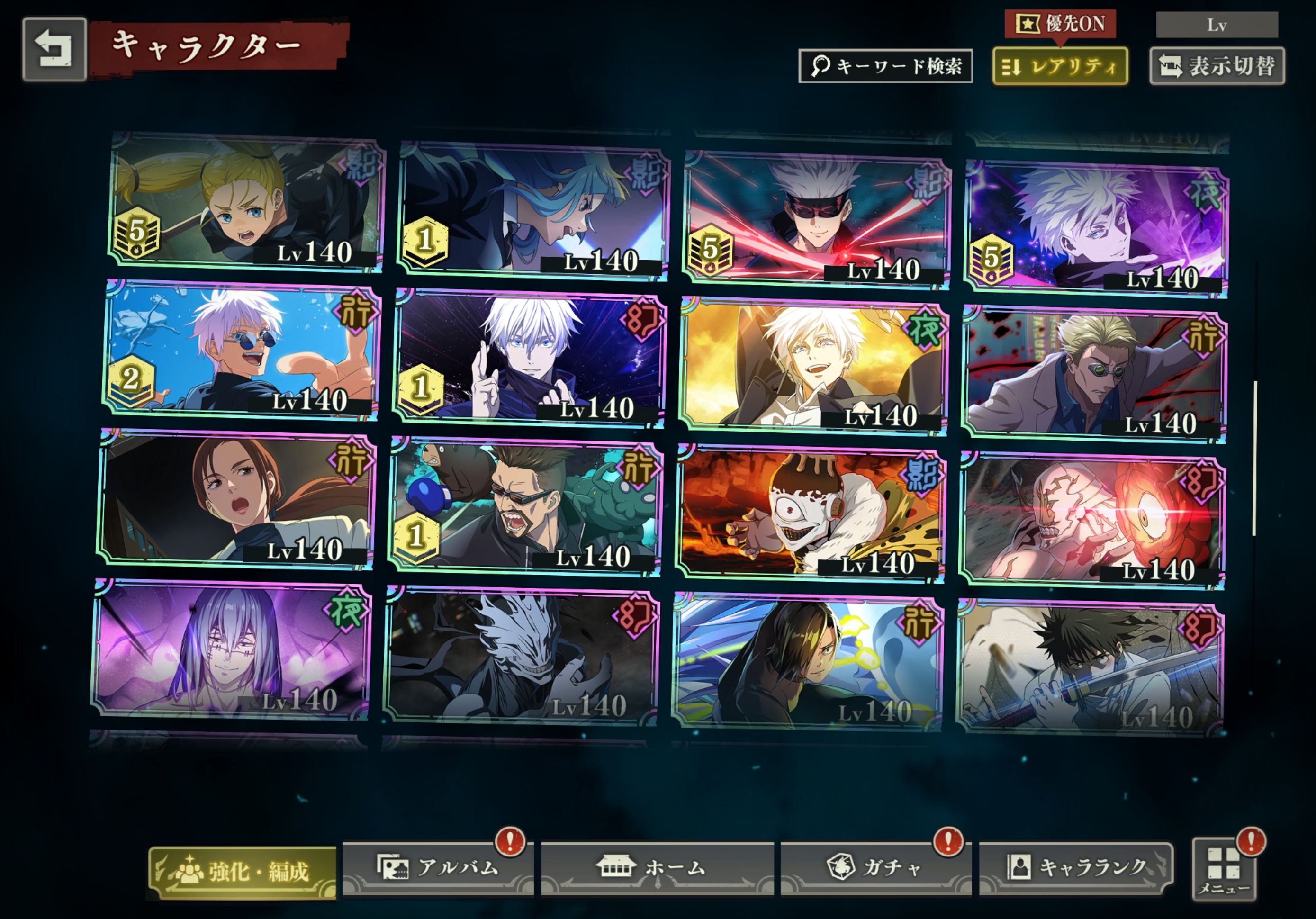Toggle the 優先ON priority setting
This screenshot has height=919, width=1316.
(x=1060, y=24)
